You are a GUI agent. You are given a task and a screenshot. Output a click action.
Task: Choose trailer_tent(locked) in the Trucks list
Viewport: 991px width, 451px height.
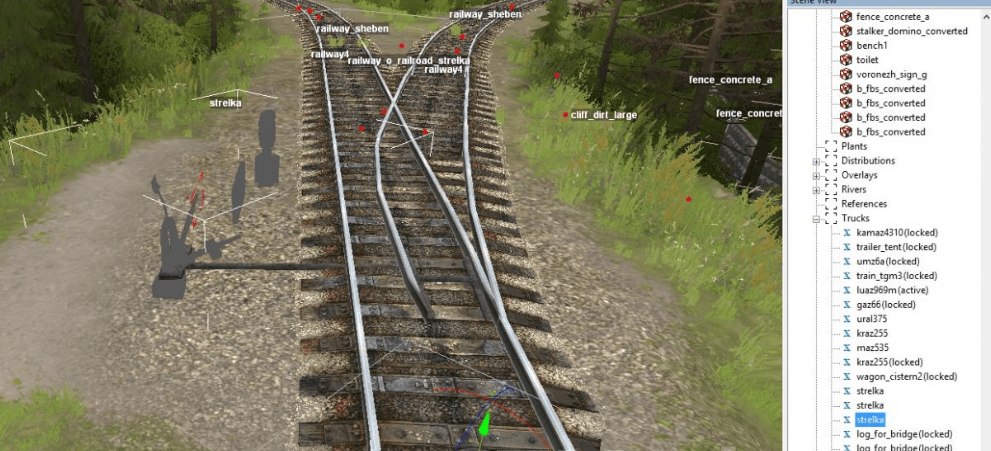pyautogui.click(x=896, y=246)
